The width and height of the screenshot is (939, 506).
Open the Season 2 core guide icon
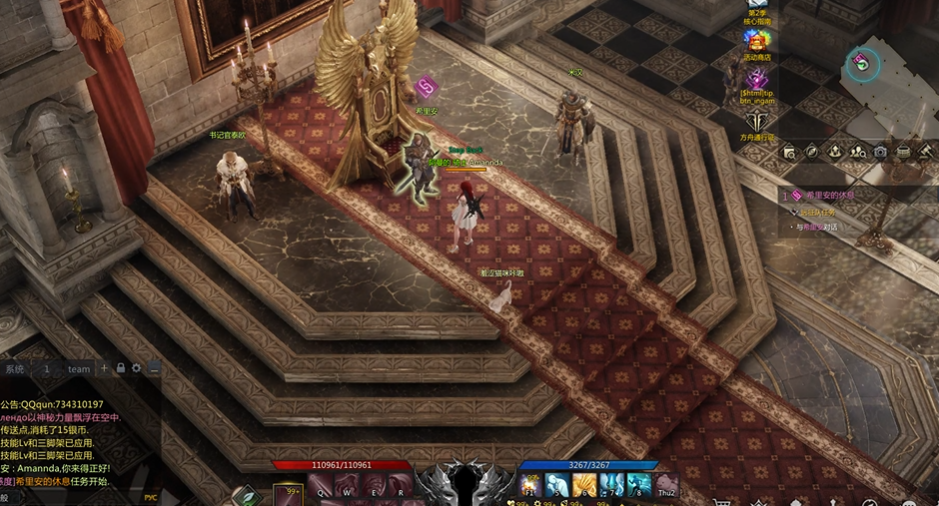[x=757, y=13]
